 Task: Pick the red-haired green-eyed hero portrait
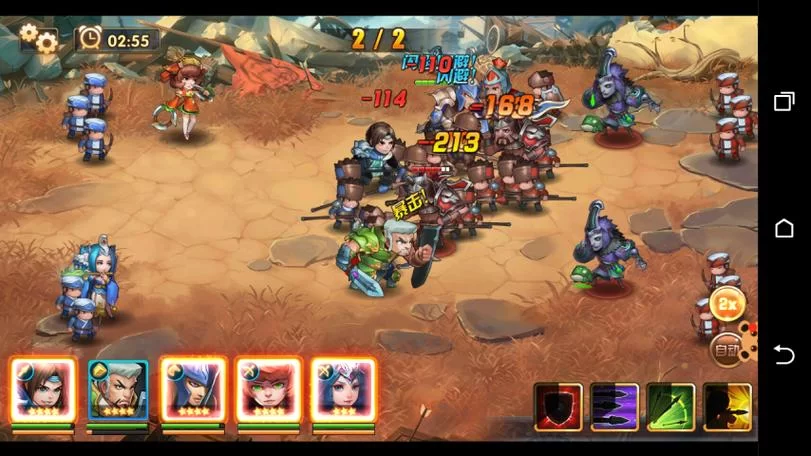point(268,390)
